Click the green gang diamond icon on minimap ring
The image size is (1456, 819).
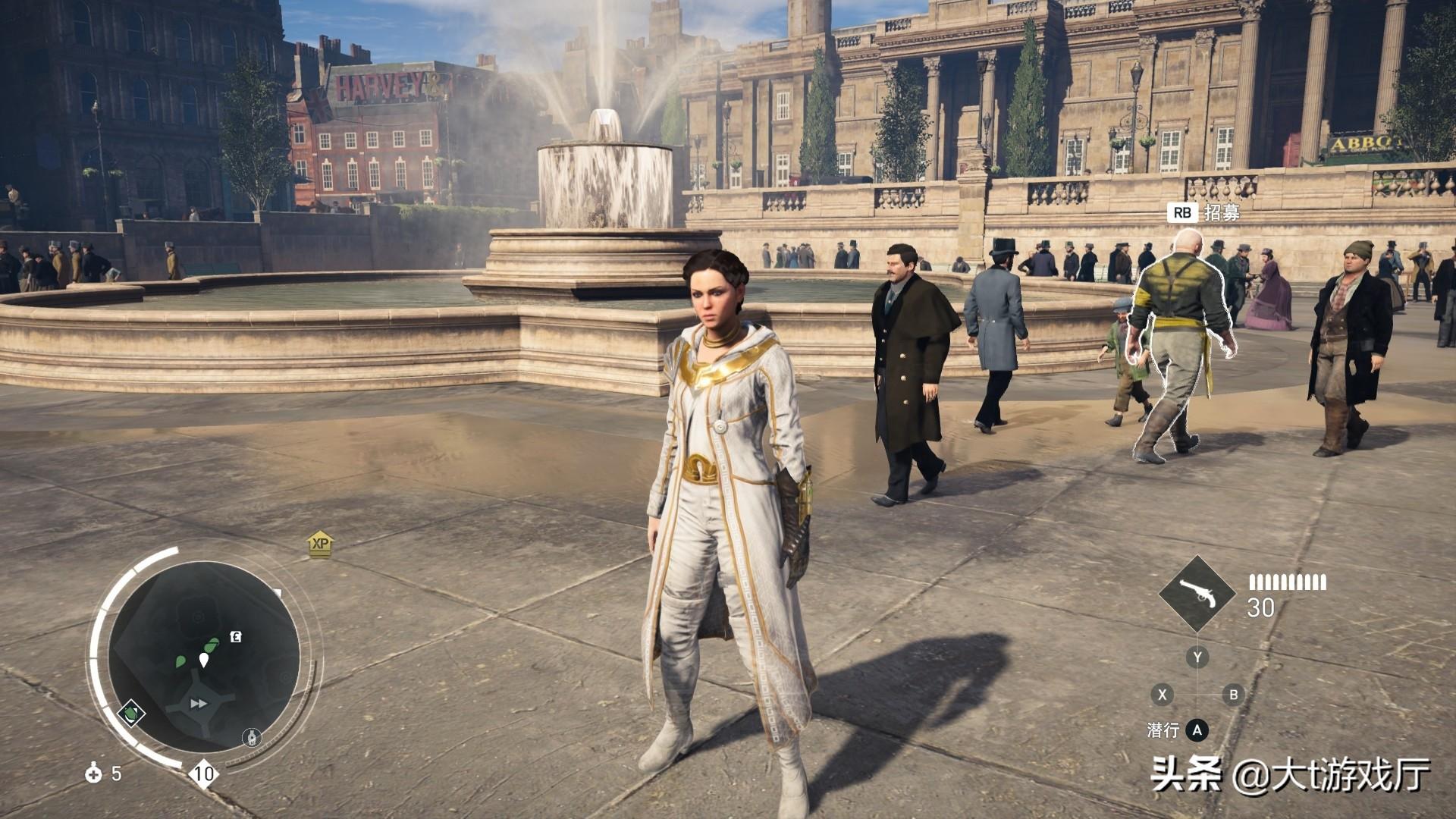click(x=131, y=713)
